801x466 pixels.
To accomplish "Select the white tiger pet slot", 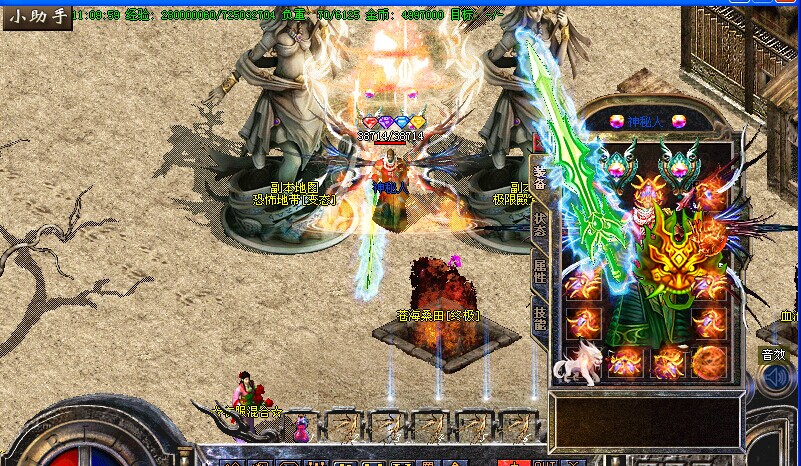I will coord(578,364).
